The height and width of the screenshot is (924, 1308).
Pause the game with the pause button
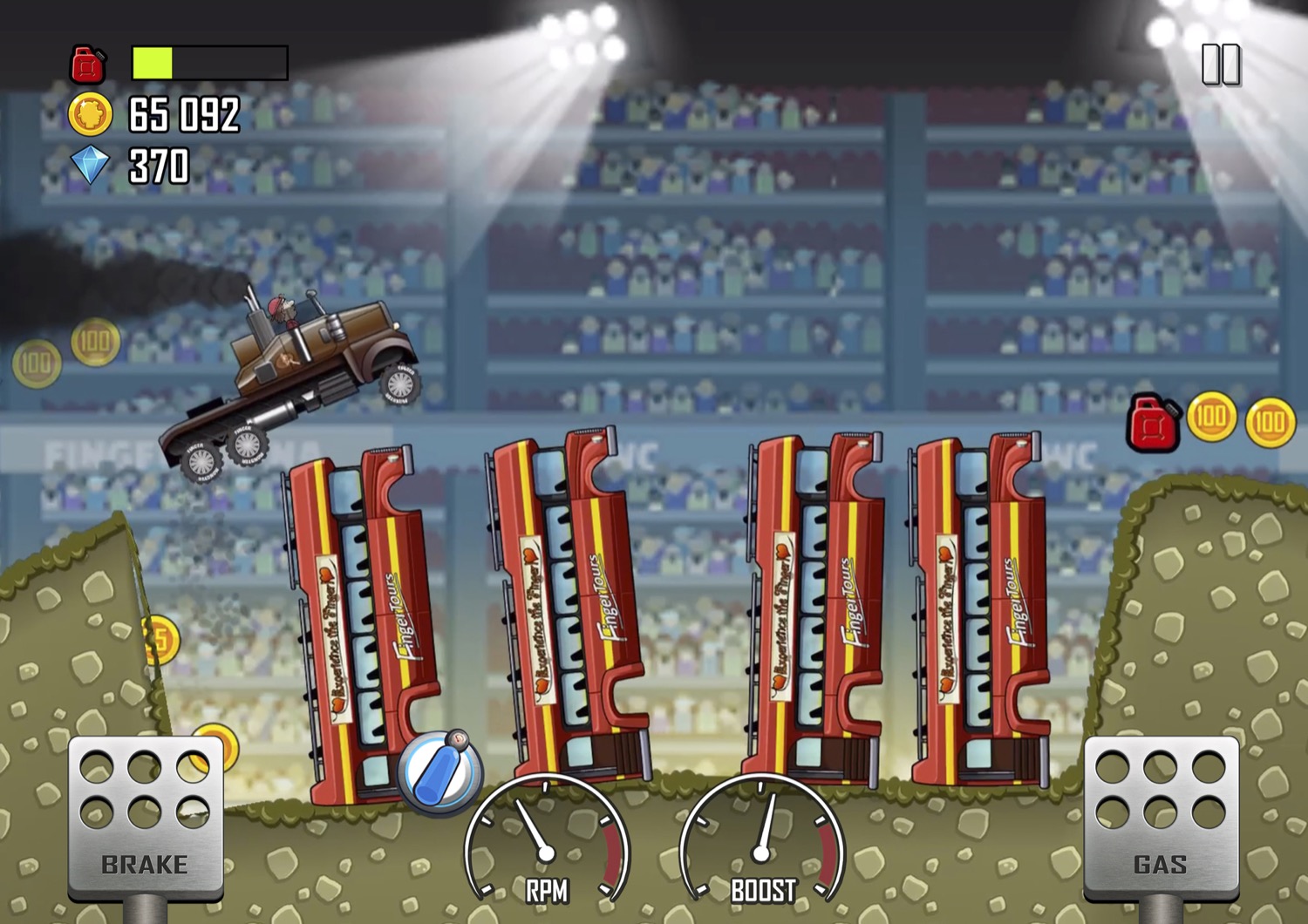[1220, 65]
